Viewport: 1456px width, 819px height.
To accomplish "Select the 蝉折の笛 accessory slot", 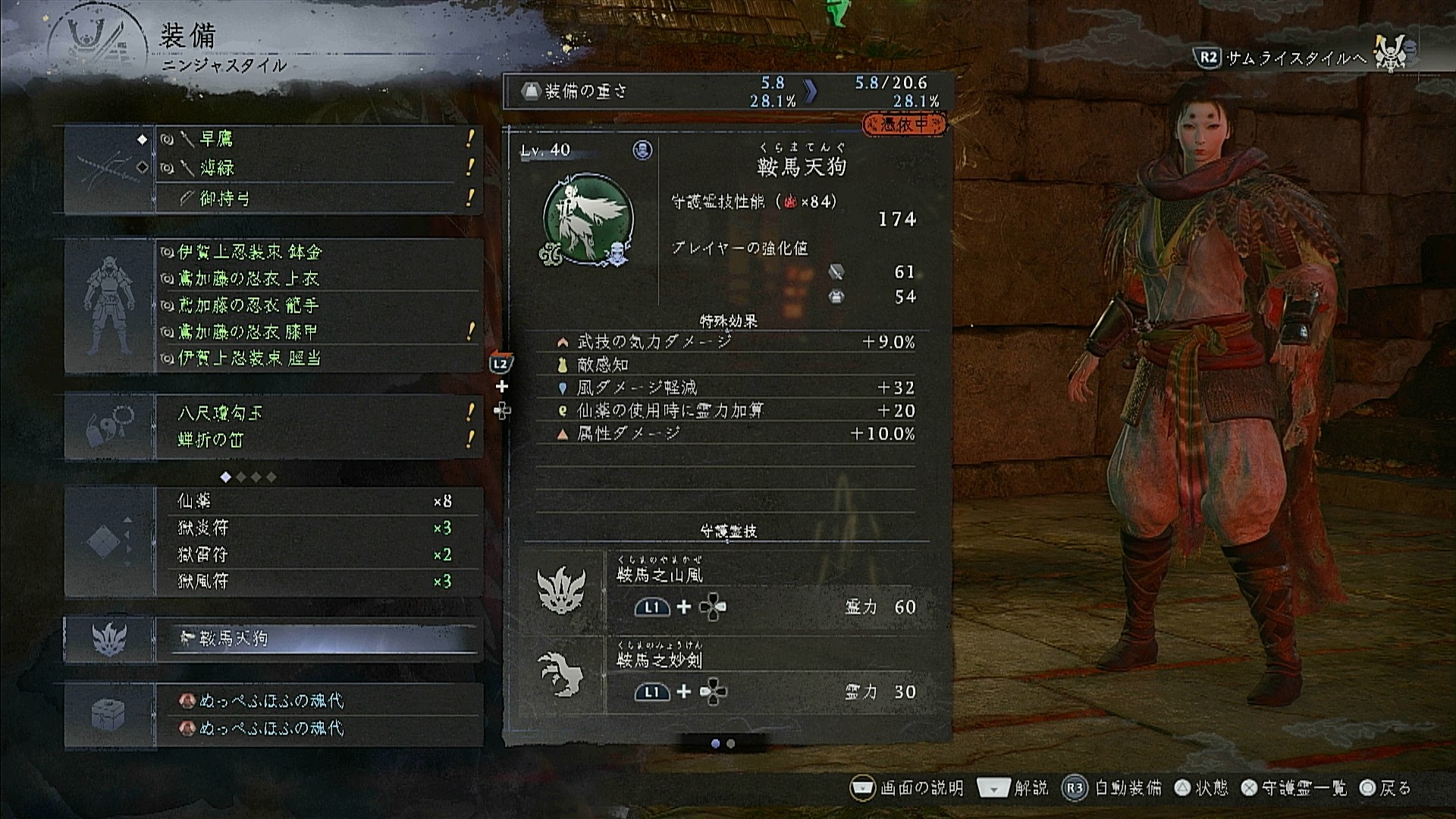I will click(318, 440).
